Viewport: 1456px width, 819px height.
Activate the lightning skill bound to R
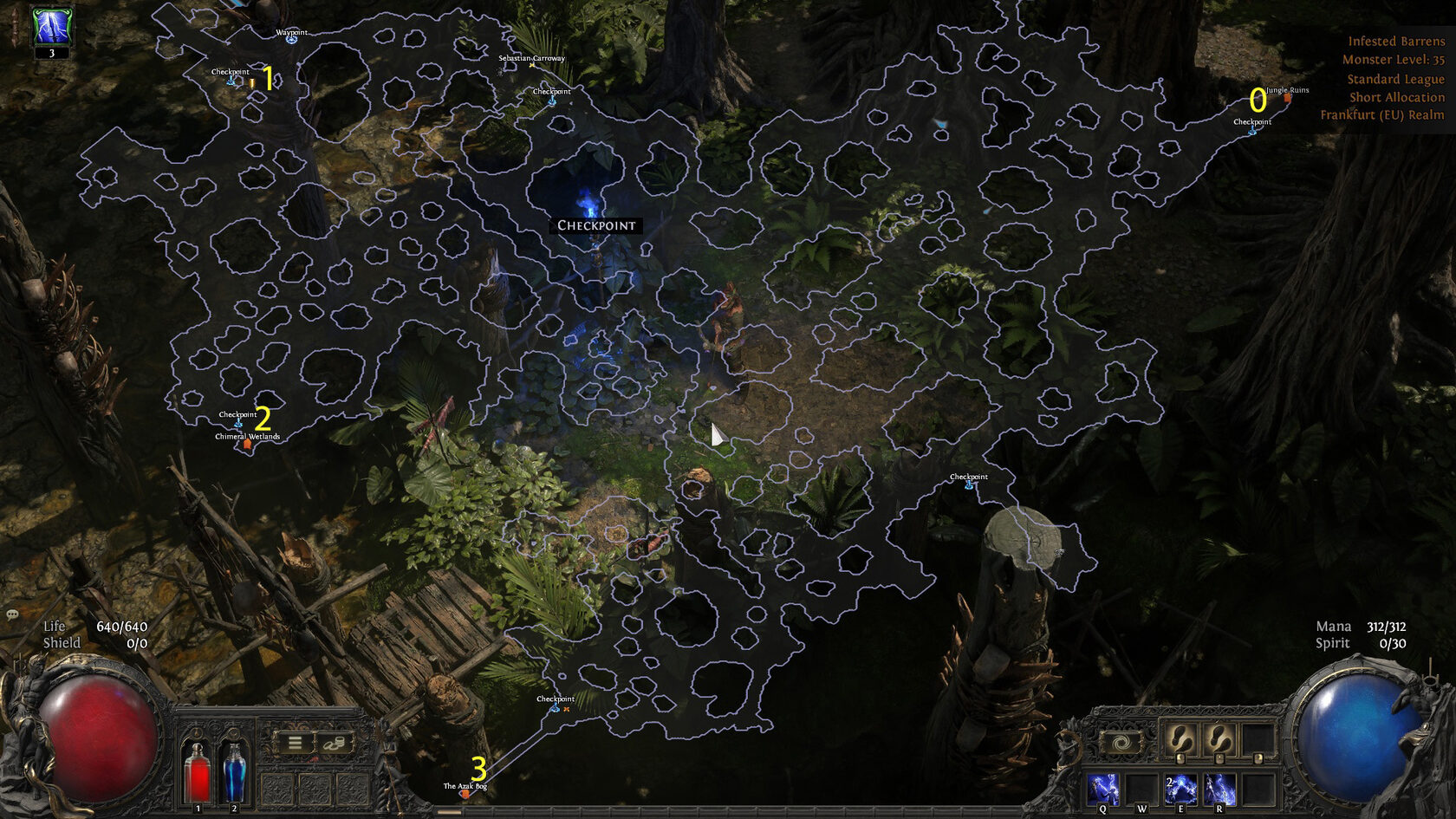point(1219,790)
